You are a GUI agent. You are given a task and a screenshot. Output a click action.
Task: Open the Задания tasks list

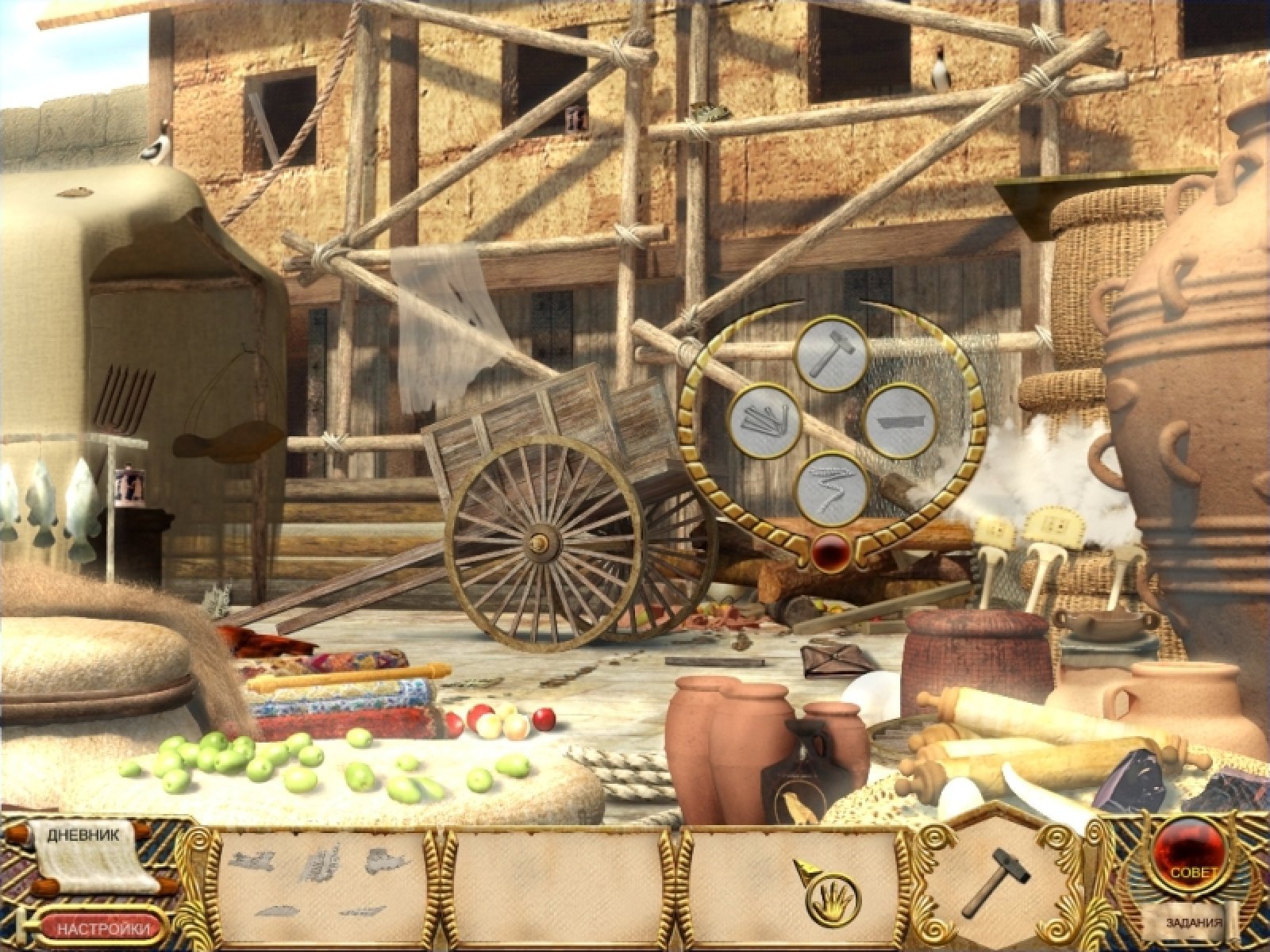[x=1193, y=923]
